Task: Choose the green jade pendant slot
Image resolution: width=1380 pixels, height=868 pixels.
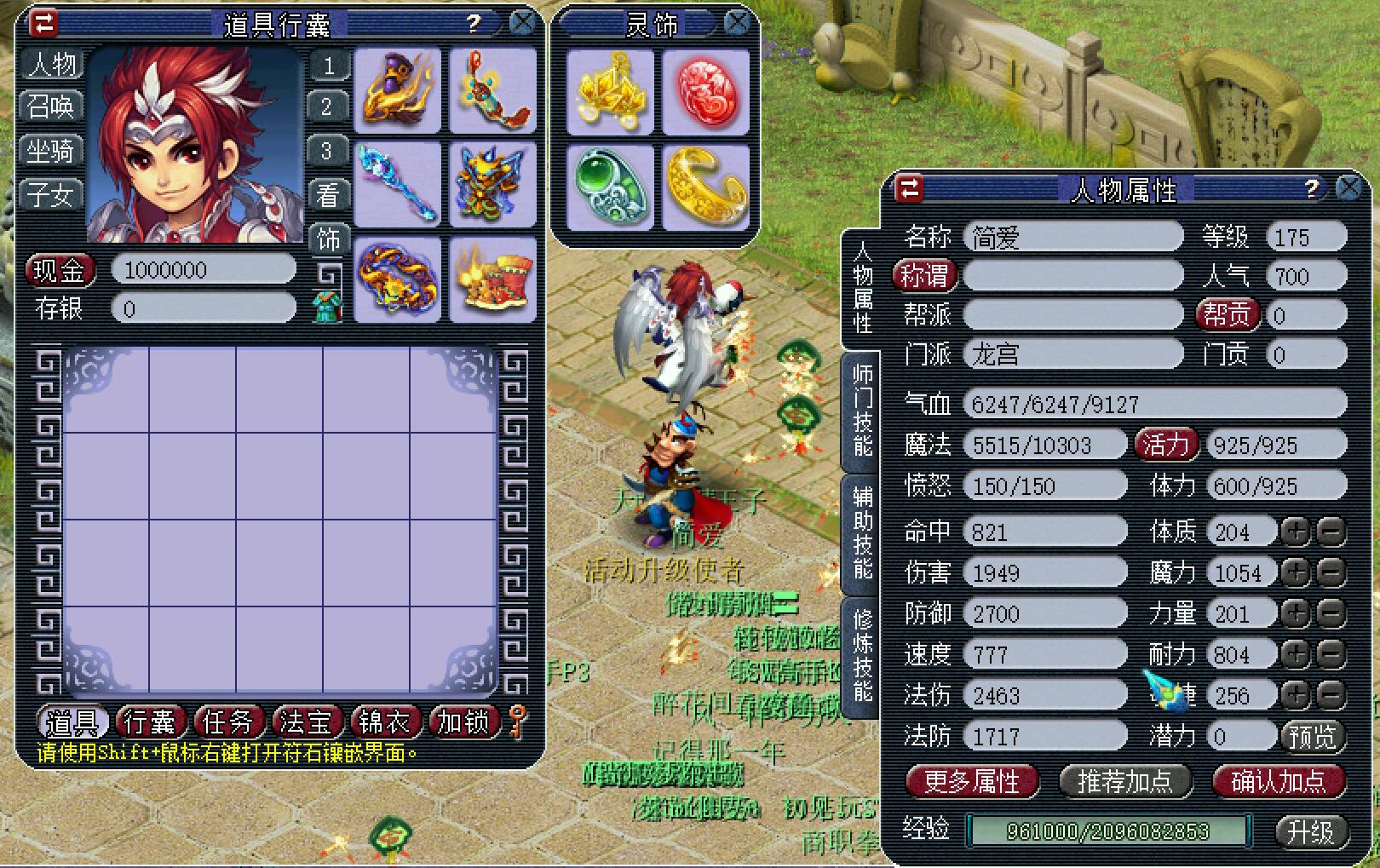Action: click(x=610, y=187)
